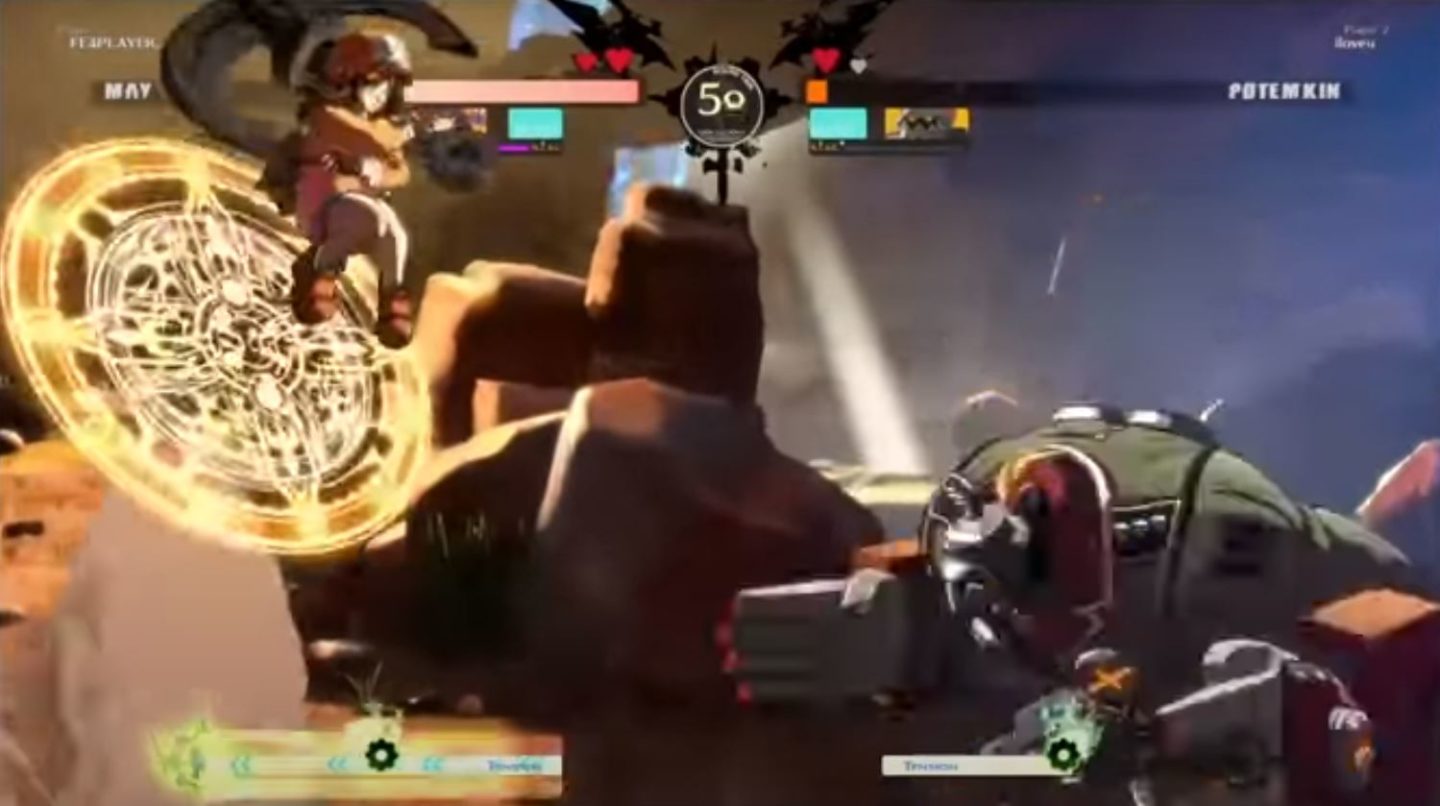Toggle the empty white heart next to Potemkin's red heart
The width and height of the screenshot is (1440, 806).
[858, 65]
